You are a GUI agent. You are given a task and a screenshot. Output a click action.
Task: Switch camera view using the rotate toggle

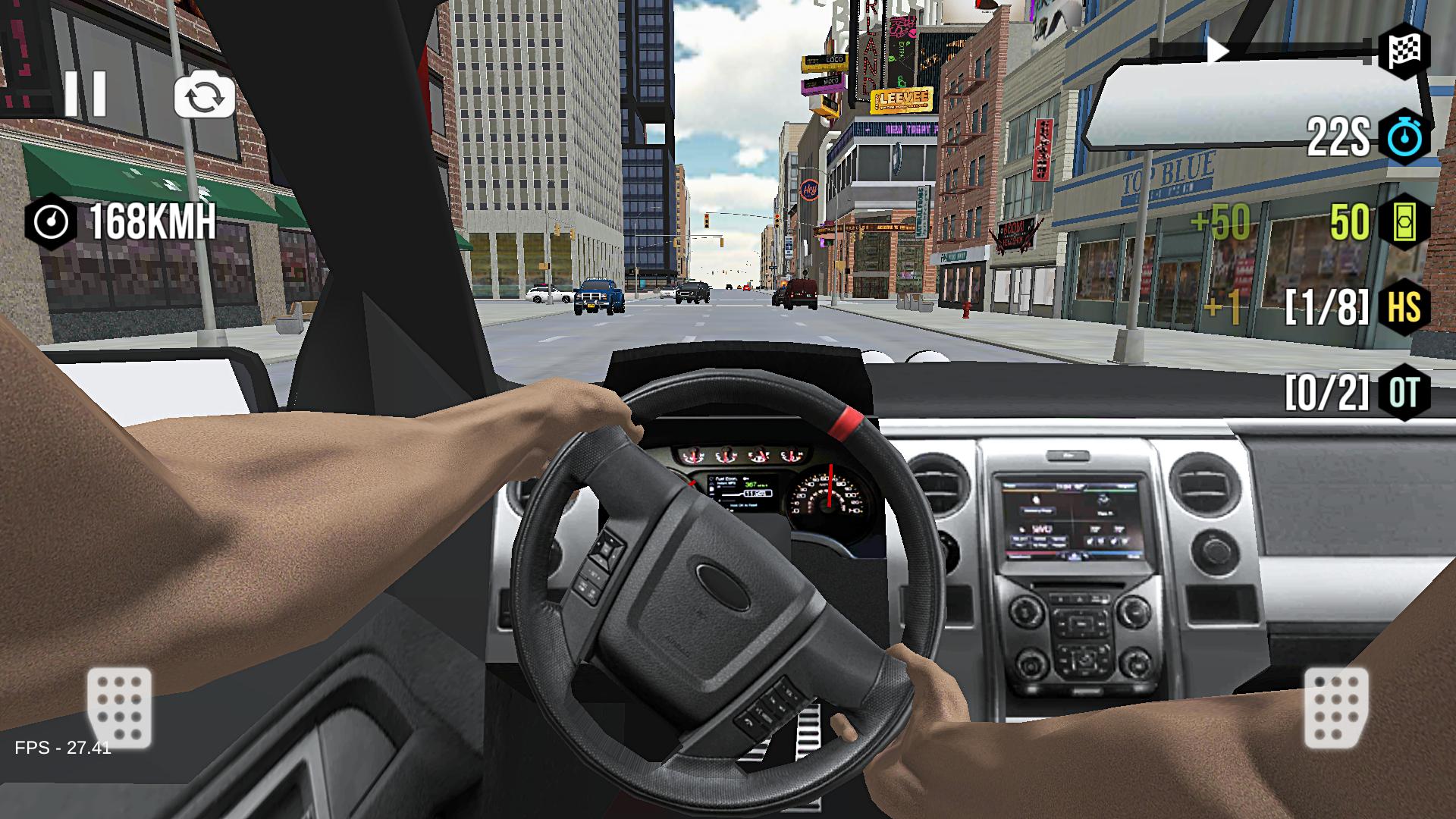tap(203, 94)
